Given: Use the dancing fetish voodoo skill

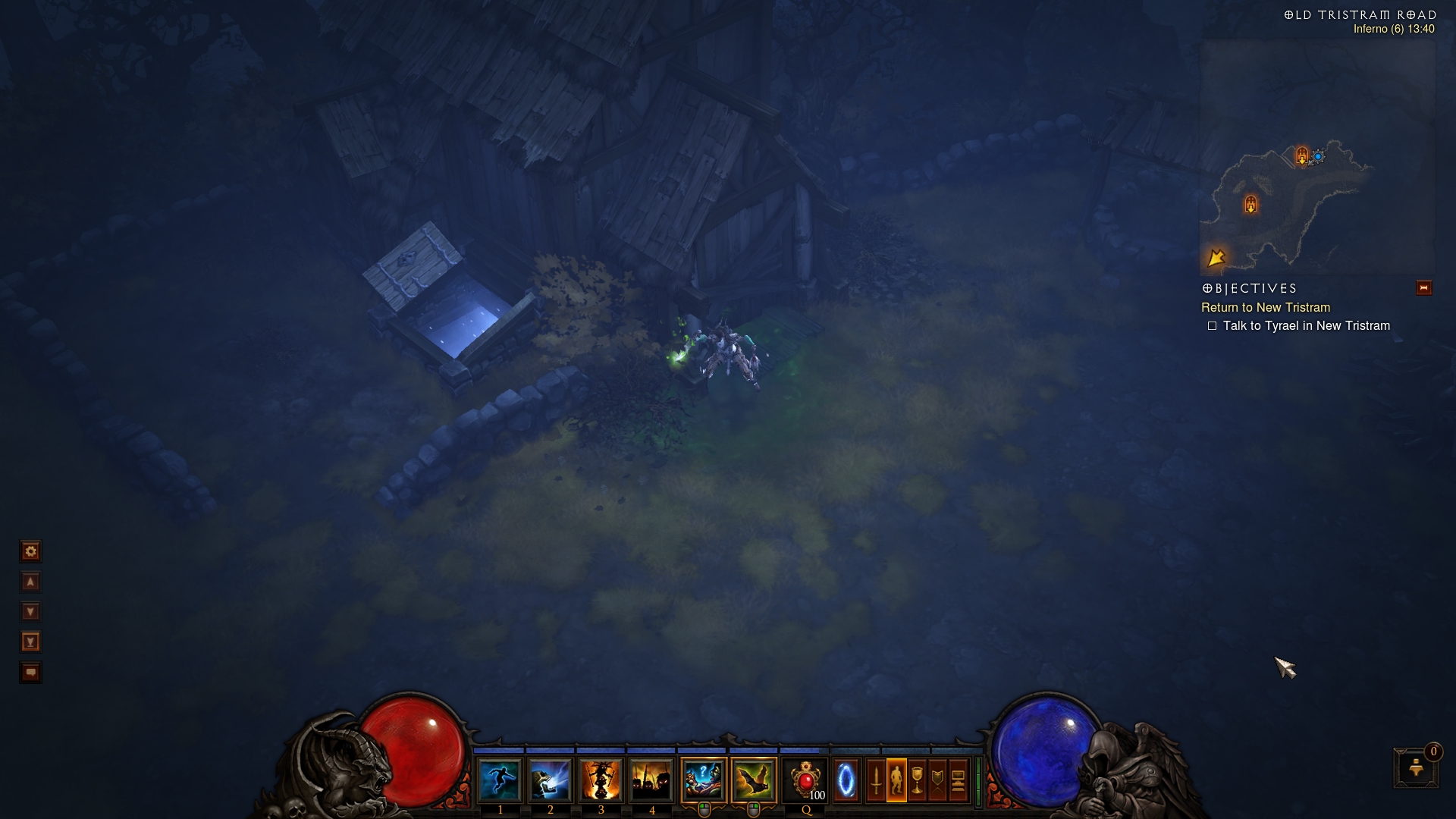Looking at the screenshot, I should coord(601,780).
